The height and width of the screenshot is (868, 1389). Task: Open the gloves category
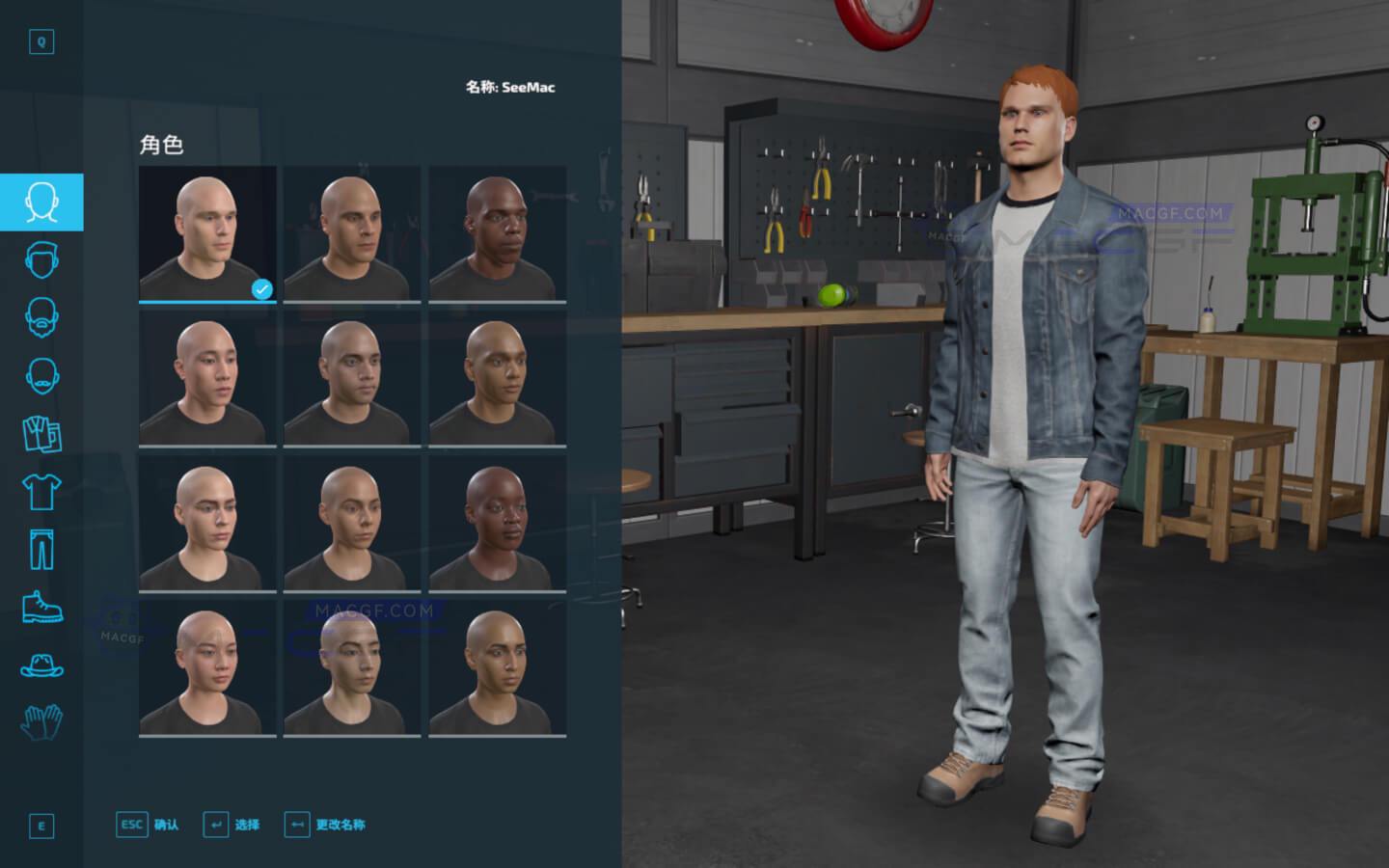41,721
